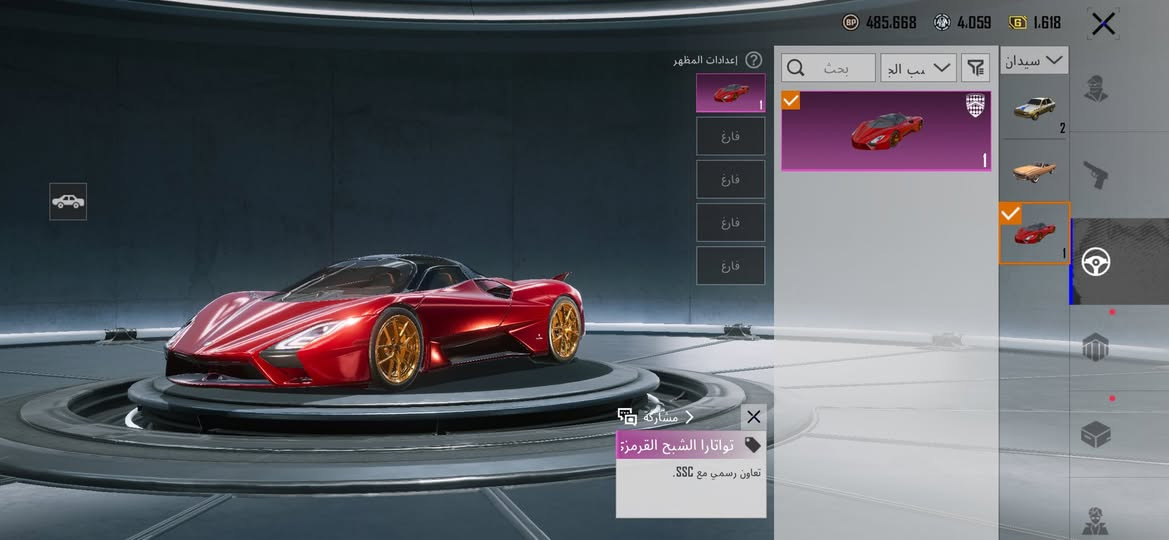This screenshot has height=540, width=1169.
Task: Open the filter options button
Action: click(x=976, y=68)
